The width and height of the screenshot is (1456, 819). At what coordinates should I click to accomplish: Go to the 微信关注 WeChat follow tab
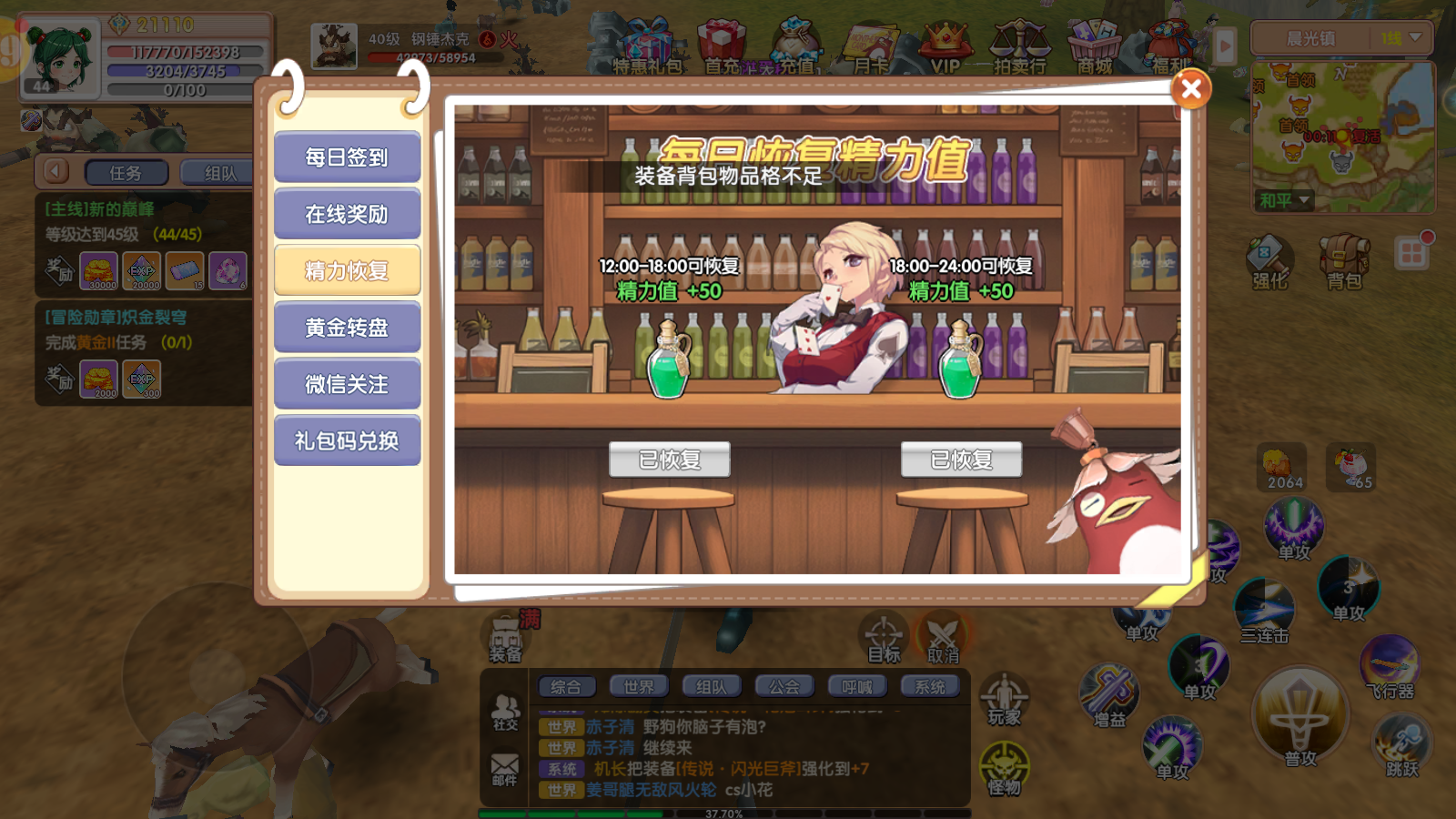tap(347, 384)
